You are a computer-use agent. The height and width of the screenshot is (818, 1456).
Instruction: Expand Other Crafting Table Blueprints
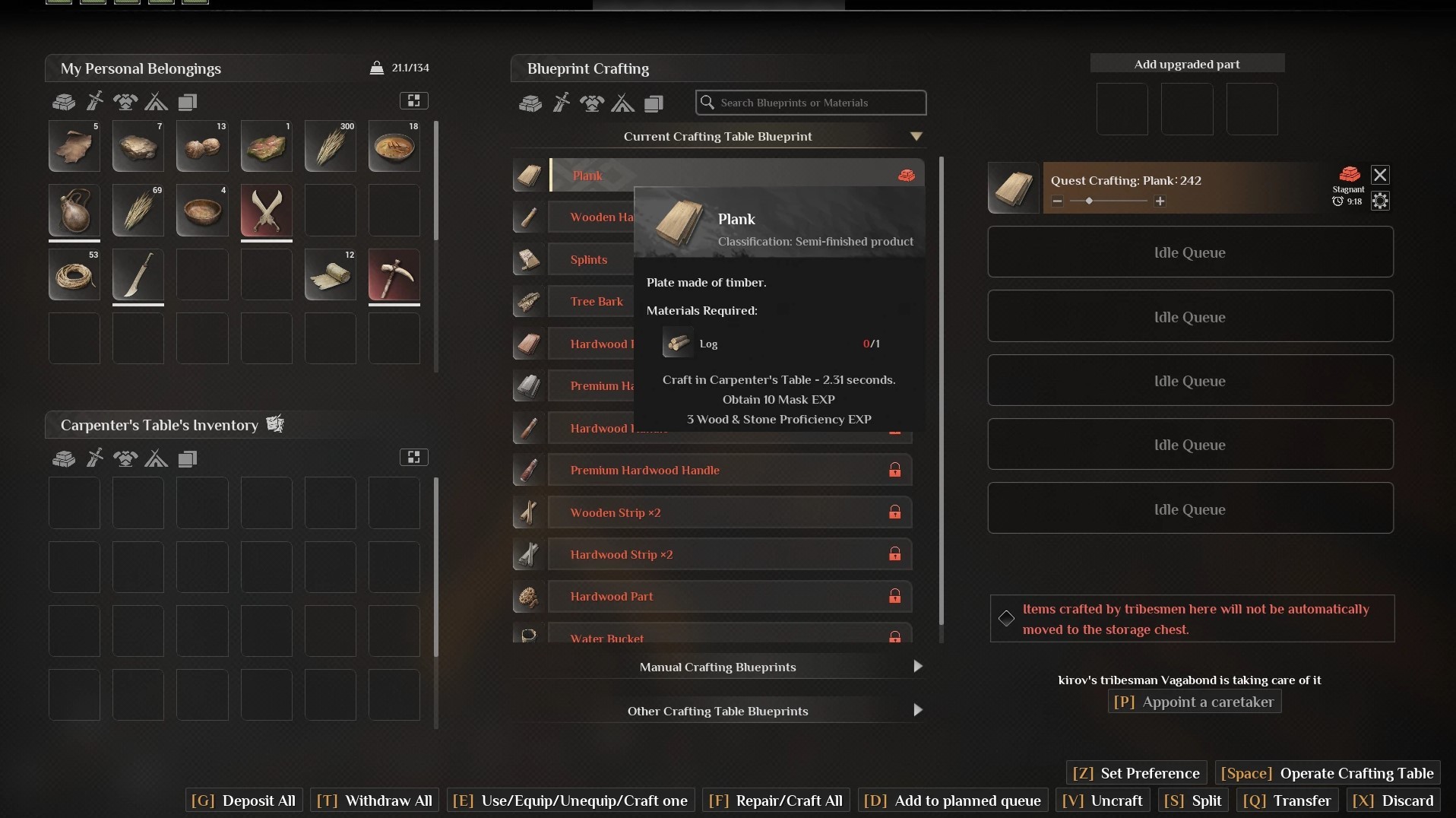point(917,711)
